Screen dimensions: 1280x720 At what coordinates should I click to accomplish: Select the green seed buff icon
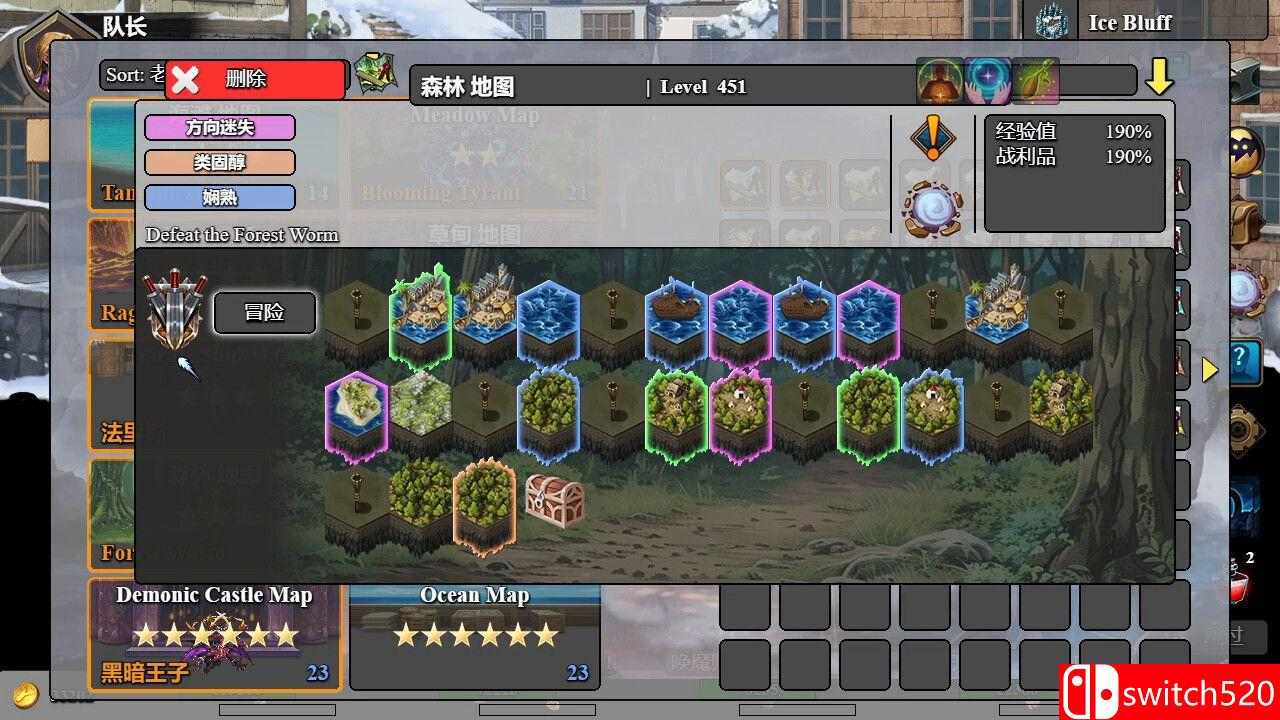coord(1038,82)
